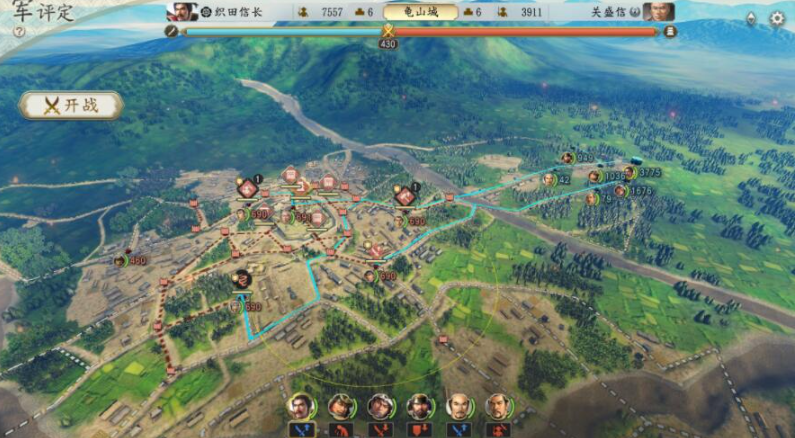This screenshot has height=438, width=795.
Task: Choose the second officer portrait in the bottom row
Action: tap(341, 406)
